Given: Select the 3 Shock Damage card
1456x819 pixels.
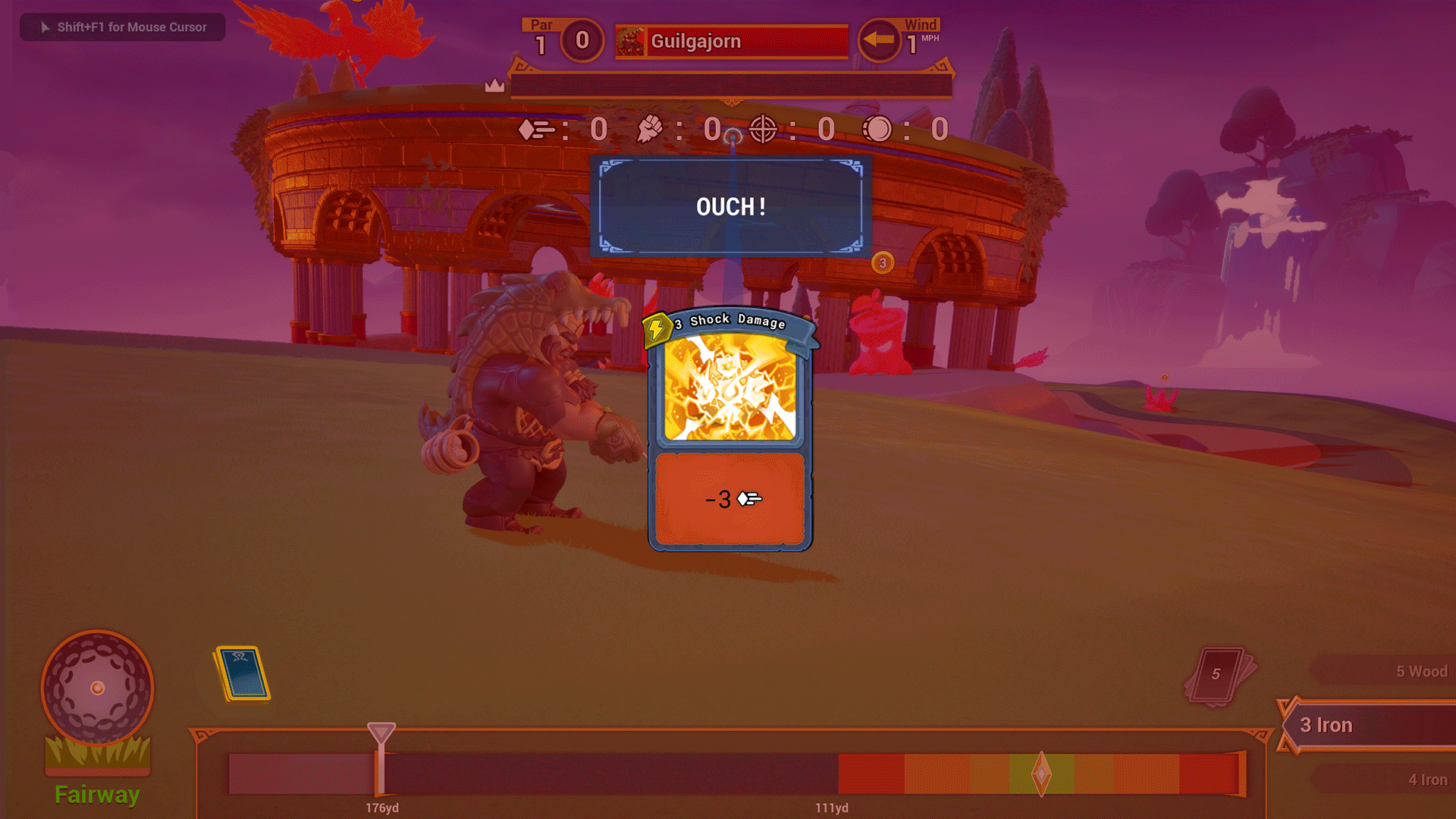Looking at the screenshot, I should (730, 431).
